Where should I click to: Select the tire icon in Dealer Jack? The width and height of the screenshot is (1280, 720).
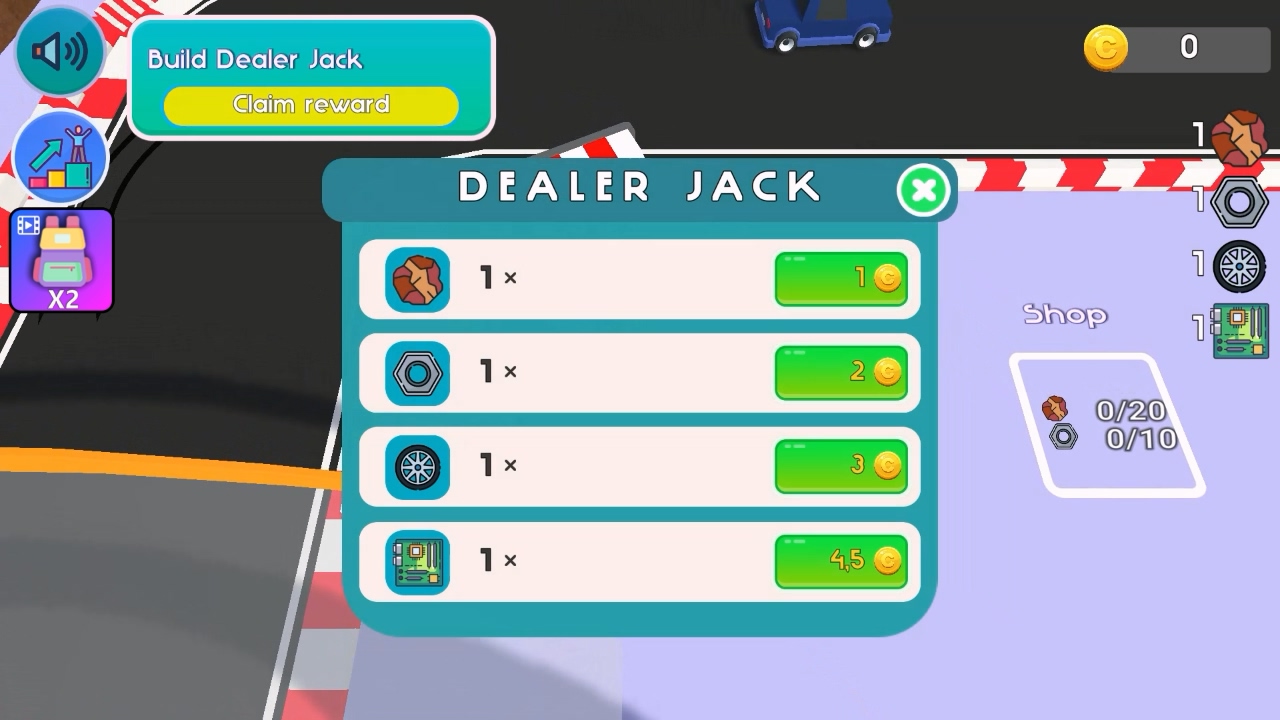coord(417,466)
